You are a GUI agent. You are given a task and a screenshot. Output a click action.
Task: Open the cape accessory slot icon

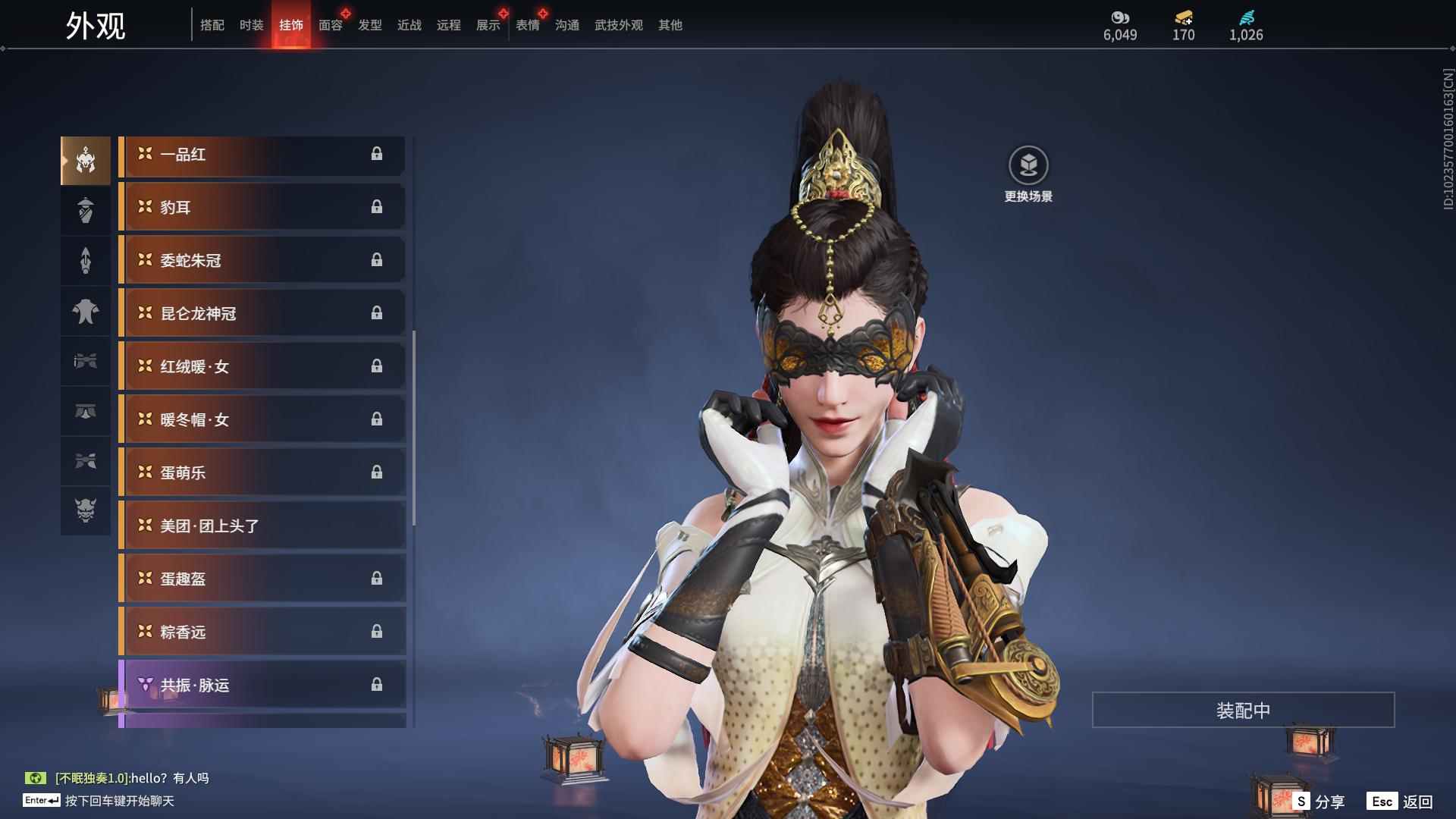(86, 312)
